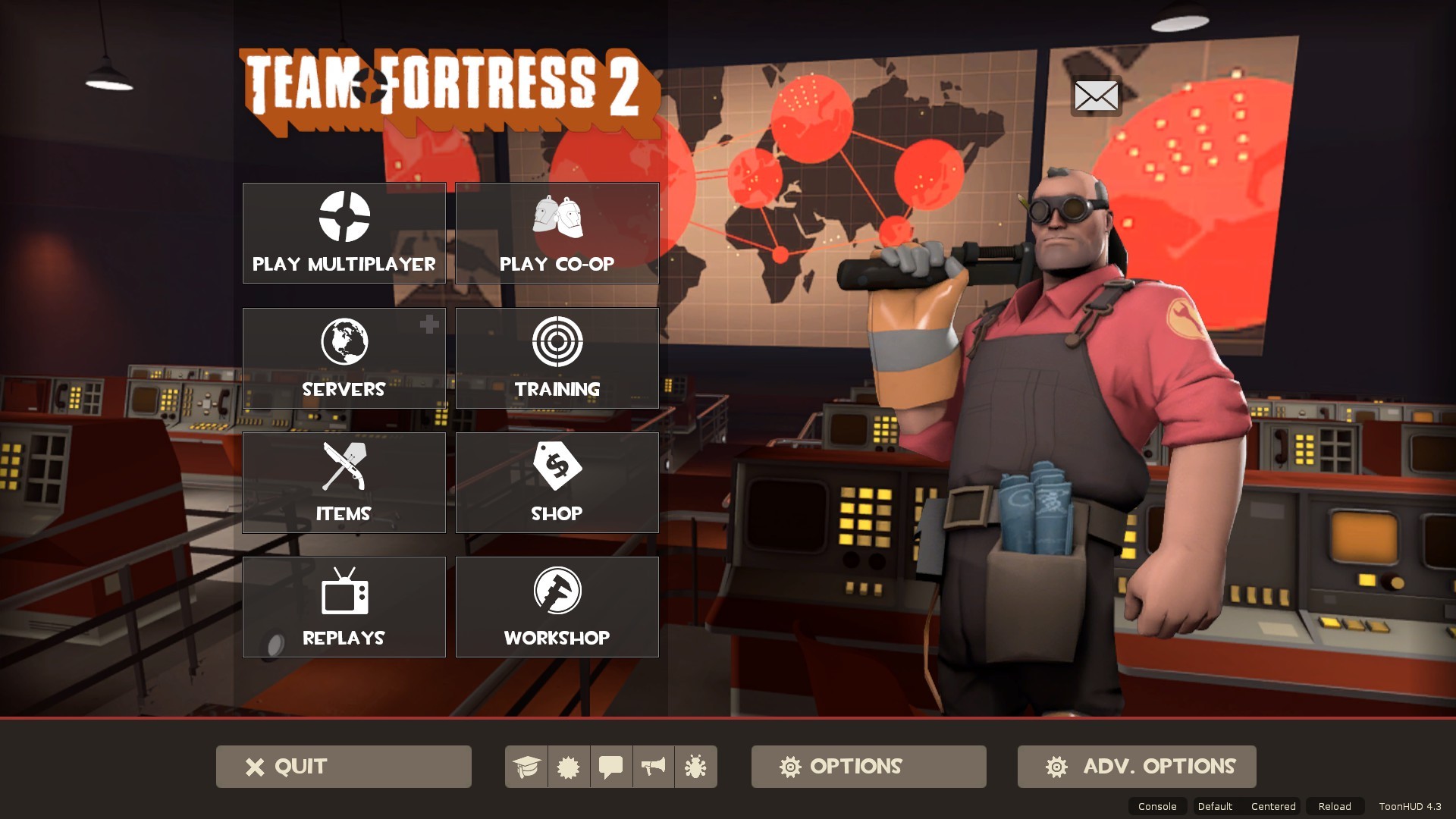This screenshot has height=819, width=1456.
Task: Open the ToonHUD Console
Action: (1156, 806)
